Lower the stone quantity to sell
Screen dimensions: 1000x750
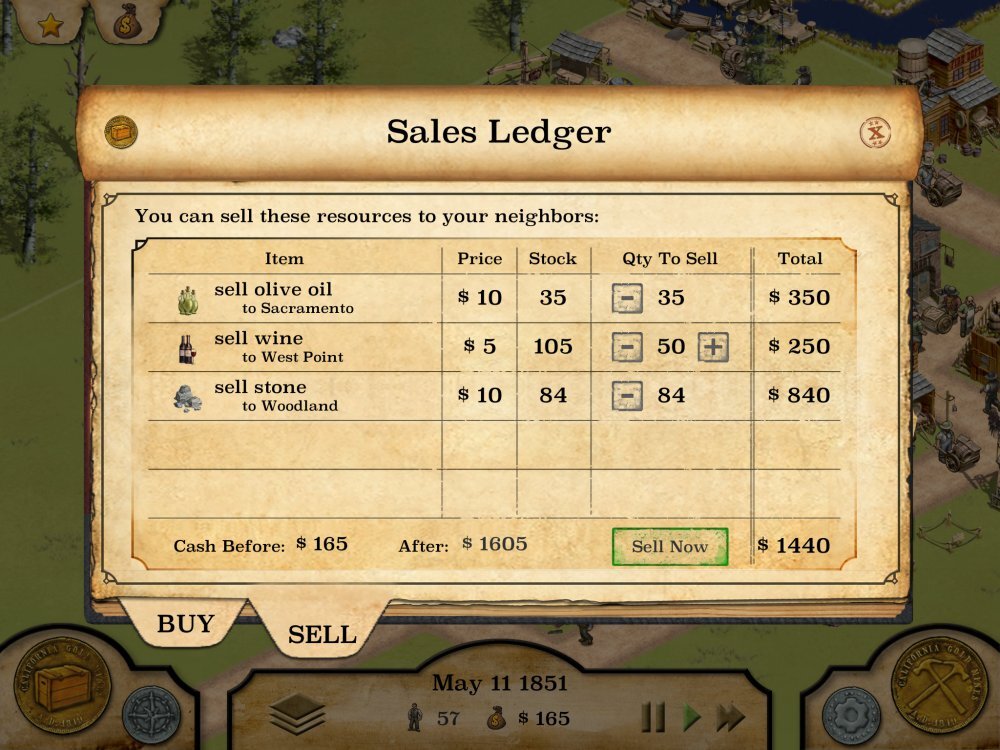pyautogui.click(x=627, y=396)
